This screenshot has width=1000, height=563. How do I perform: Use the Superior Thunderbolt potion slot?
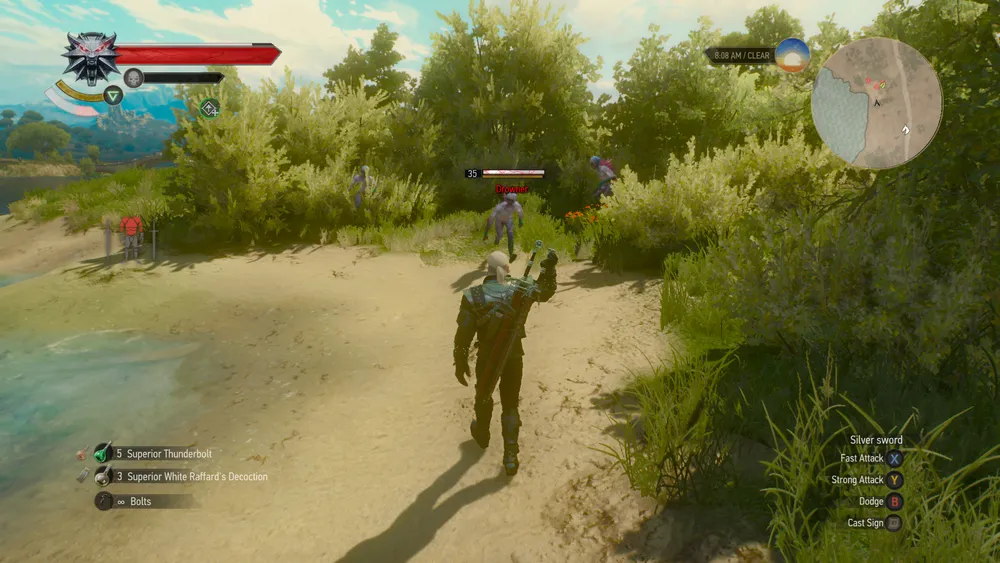(x=103, y=453)
